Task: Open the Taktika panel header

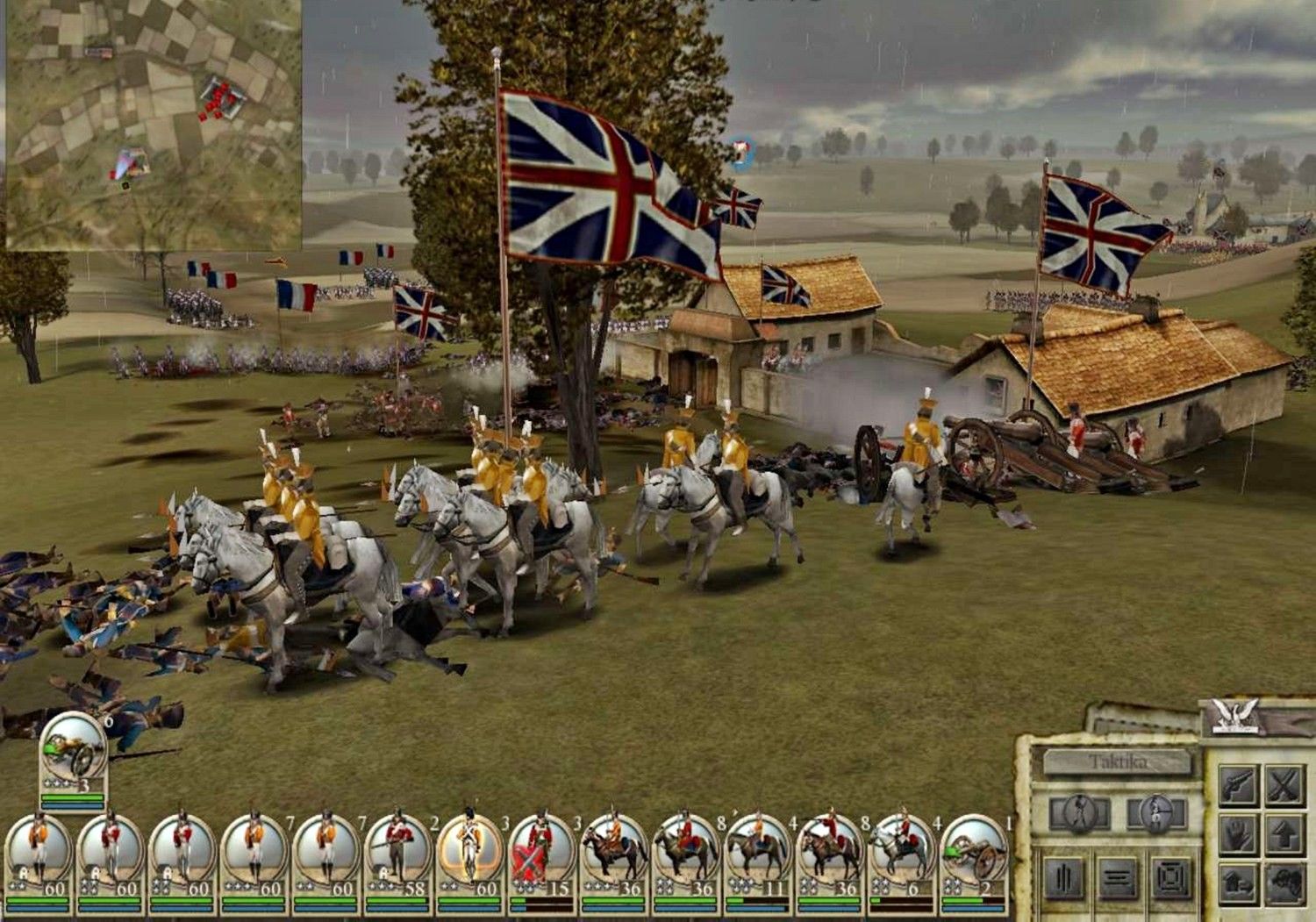Action: coord(1116,761)
